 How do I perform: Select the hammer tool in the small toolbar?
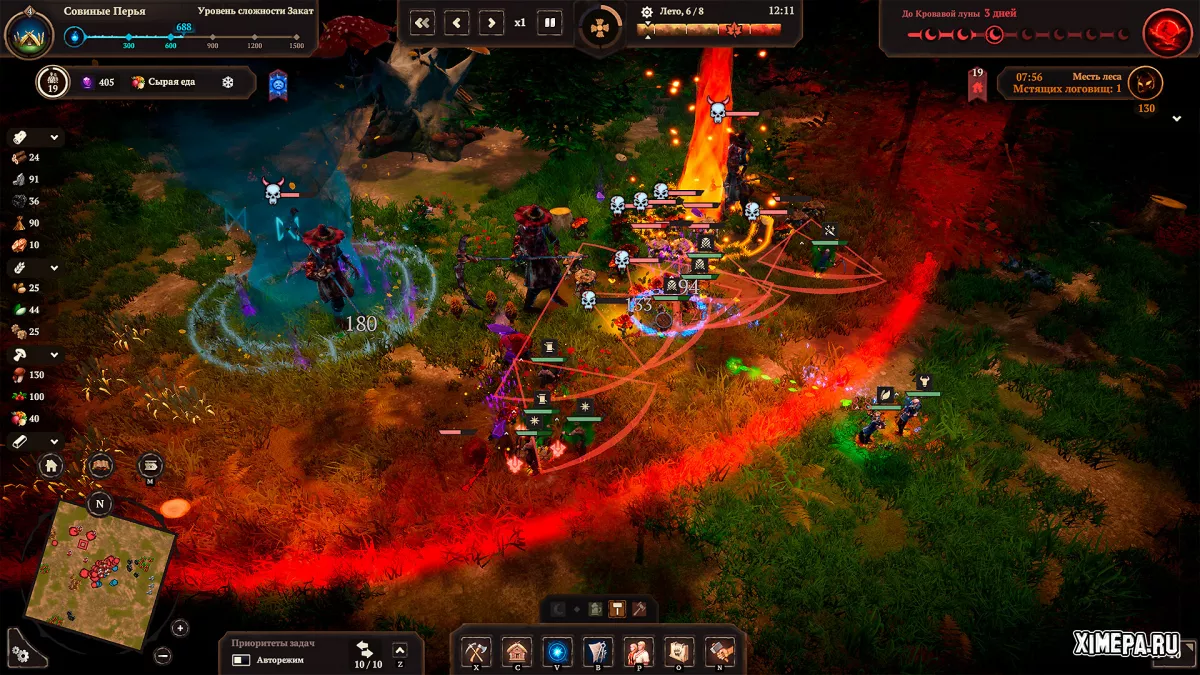click(x=618, y=608)
